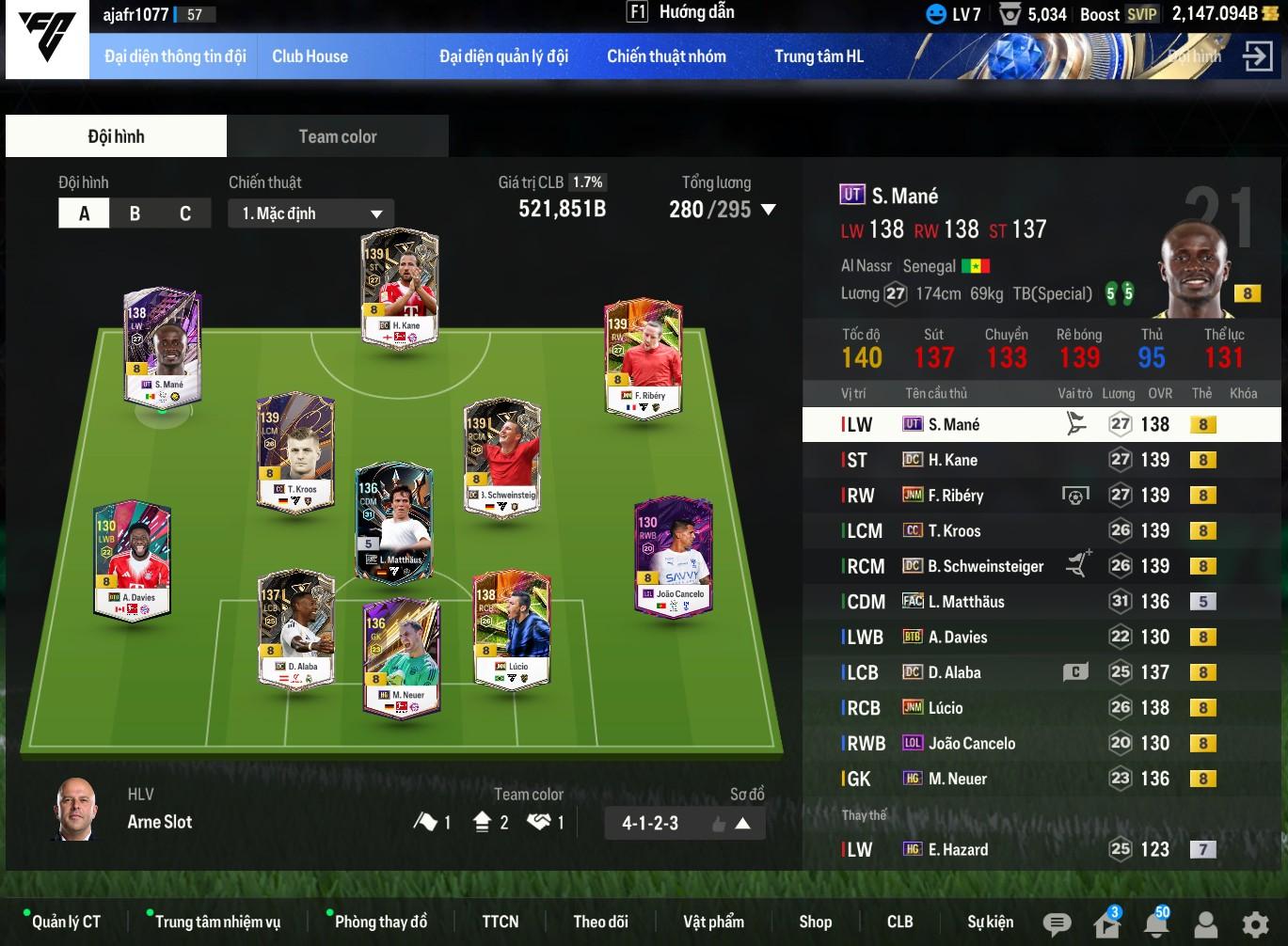Open the 4-1-2-3 formation selector
The image size is (1288, 946).
pyautogui.click(x=684, y=823)
